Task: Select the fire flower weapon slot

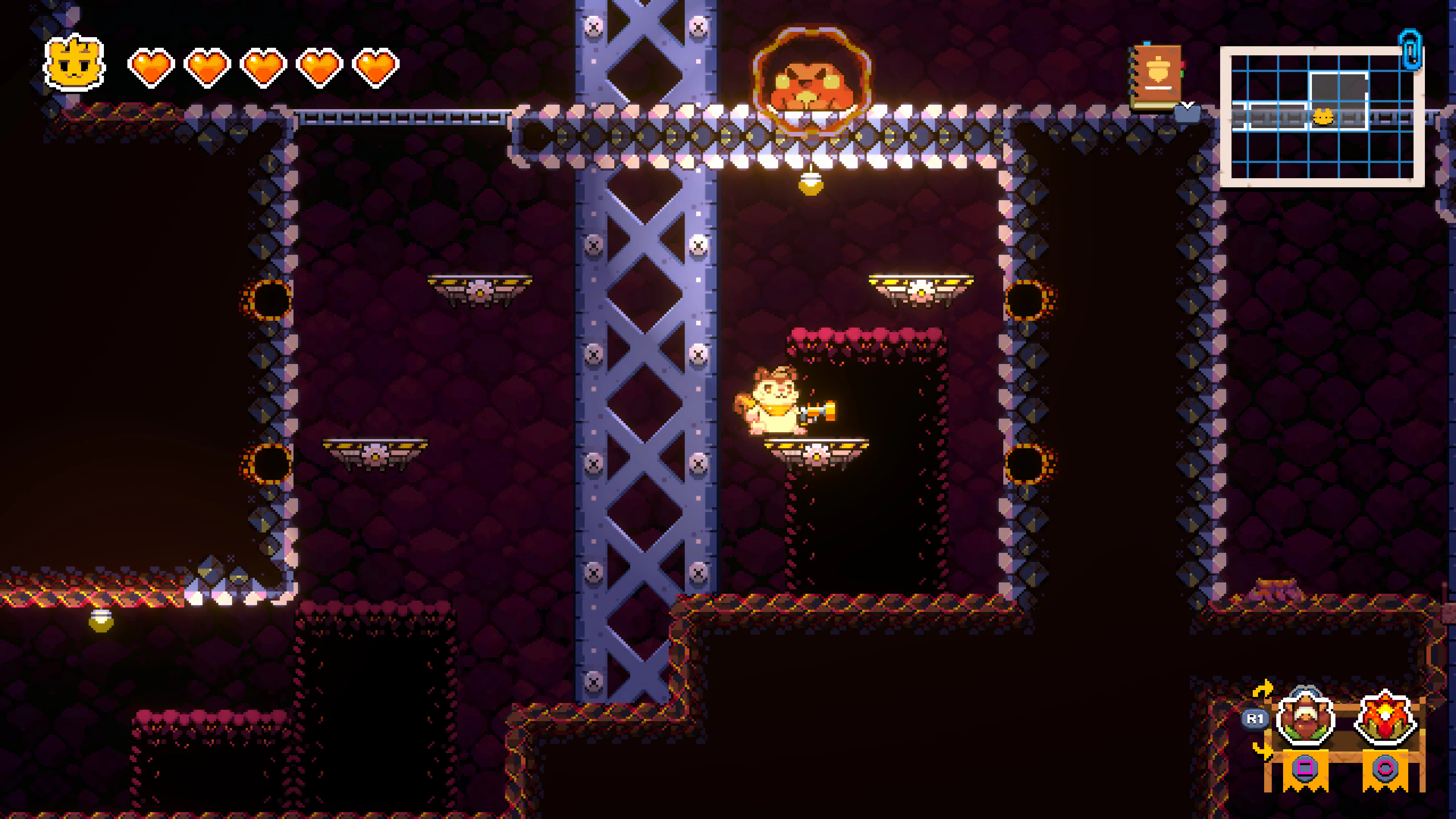Action: 1385,721
